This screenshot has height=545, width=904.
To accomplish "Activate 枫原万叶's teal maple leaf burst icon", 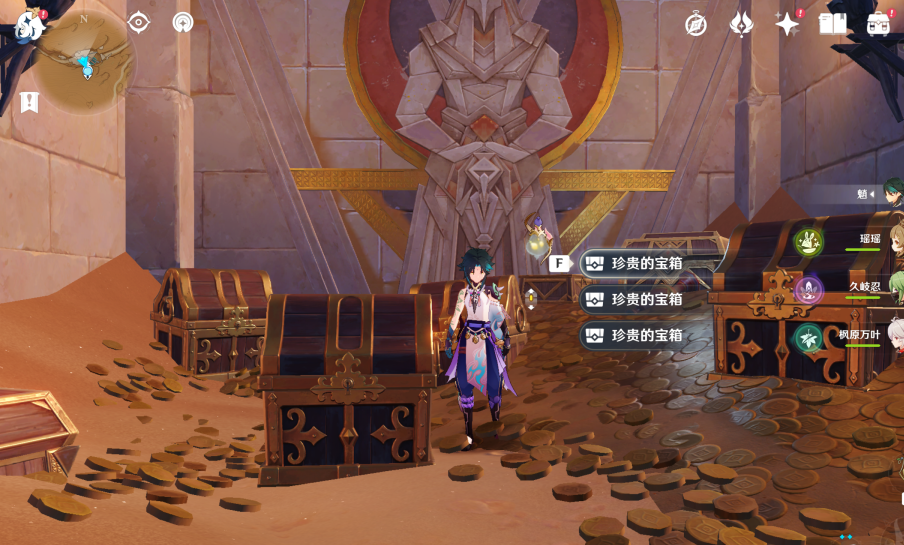I will pos(808,338).
